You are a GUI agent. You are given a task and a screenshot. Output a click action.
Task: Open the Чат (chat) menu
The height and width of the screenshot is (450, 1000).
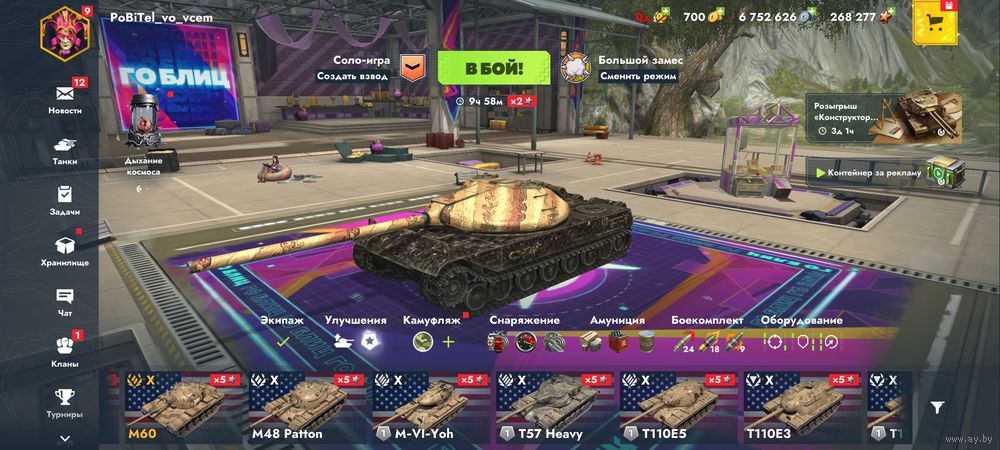(65, 300)
